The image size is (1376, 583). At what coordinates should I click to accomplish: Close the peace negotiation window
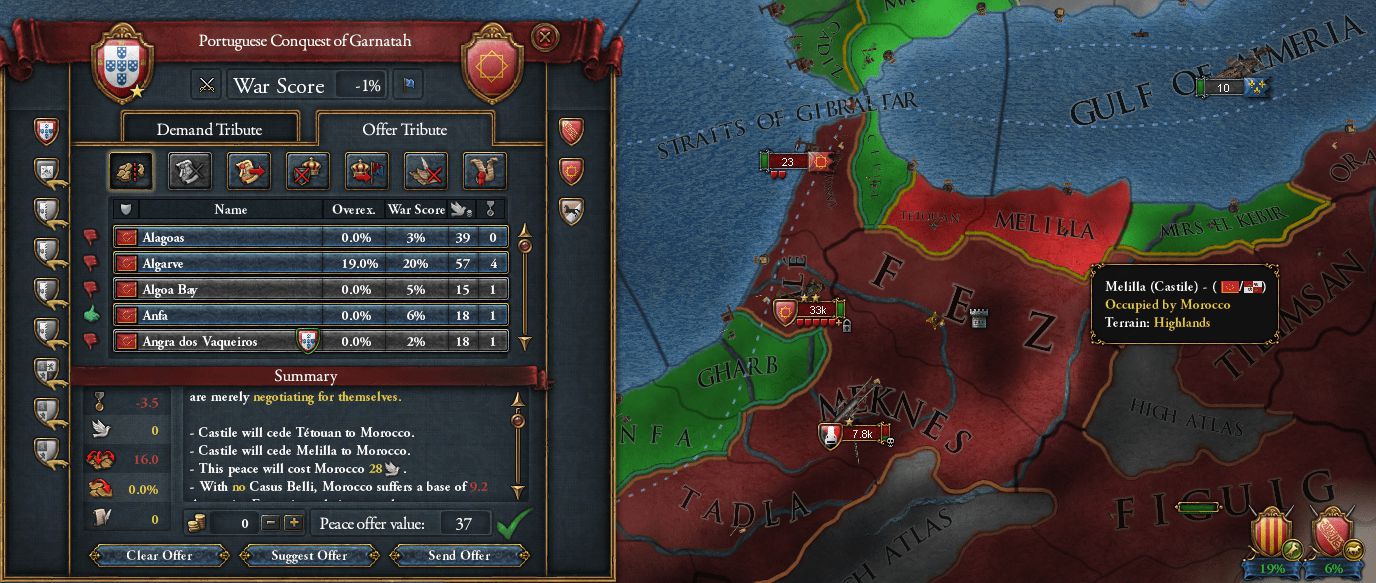(544, 38)
